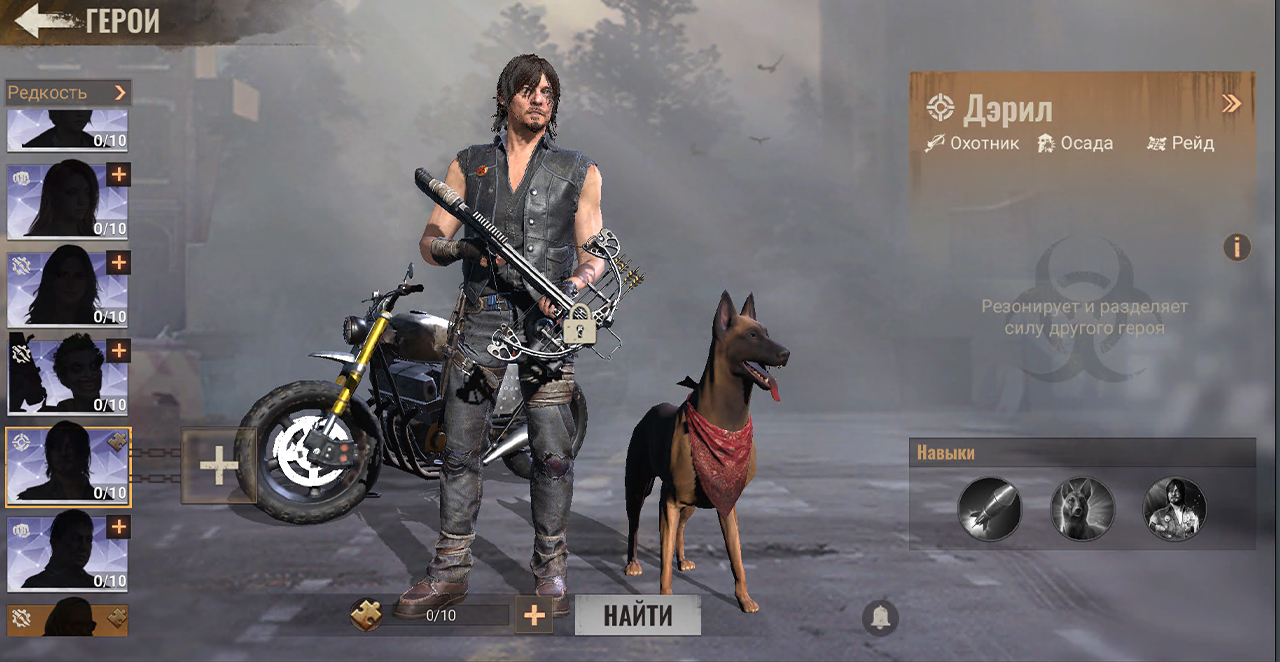This screenshot has height=662, width=1280.
Task: Select the currently highlighted hero thumbnail
Action: [x=68, y=466]
